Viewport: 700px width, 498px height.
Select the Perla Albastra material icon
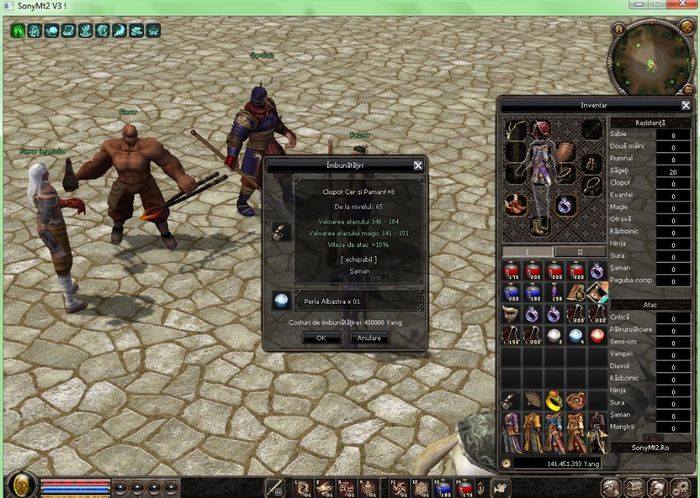click(x=281, y=300)
